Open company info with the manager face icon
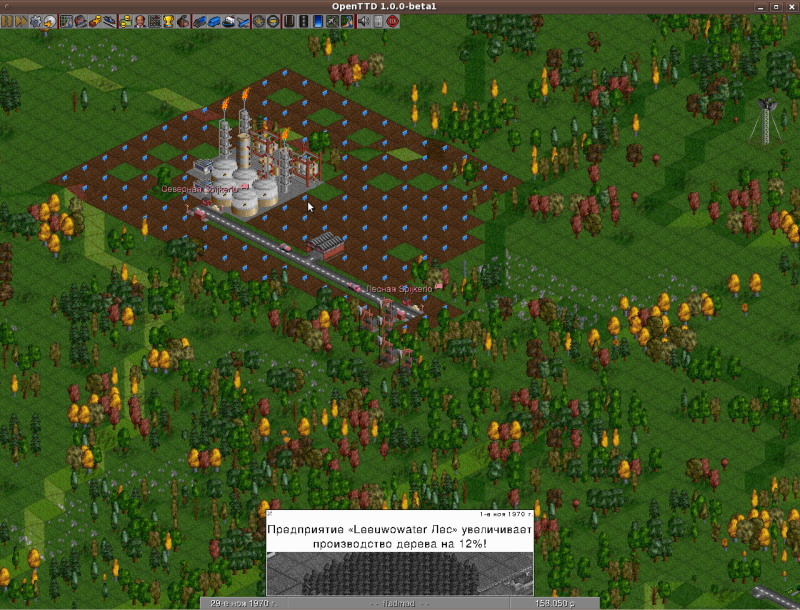800x610 pixels. (x=140, y=20)
